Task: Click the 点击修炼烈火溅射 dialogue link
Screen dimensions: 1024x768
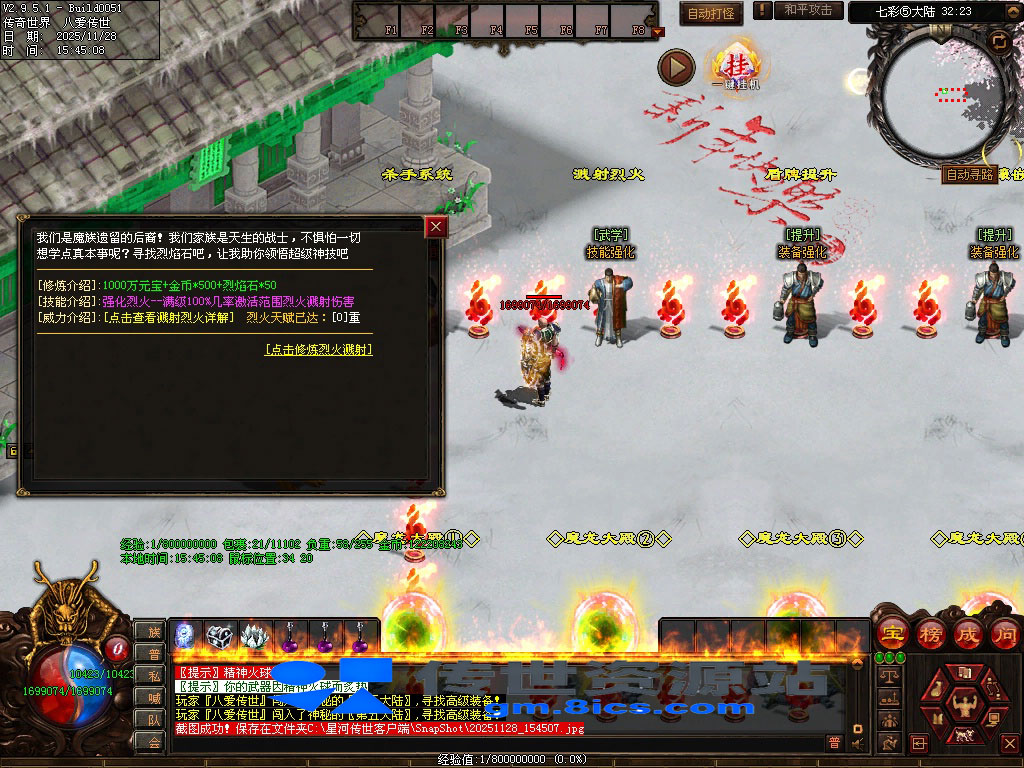Action: (x=318, y=349)
